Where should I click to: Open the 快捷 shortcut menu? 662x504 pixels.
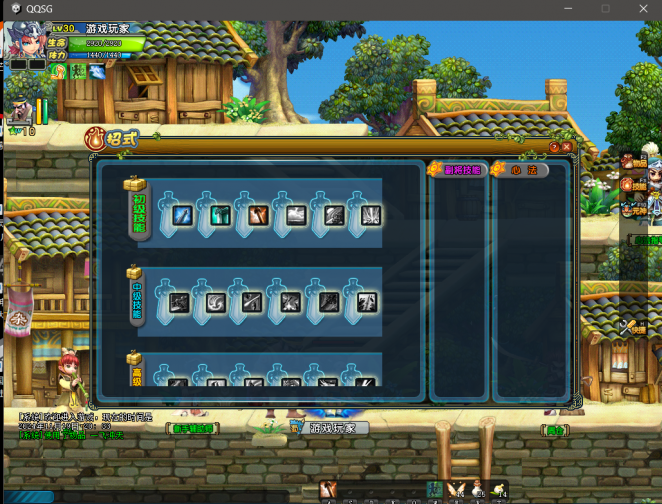click(x=632, y=326)
